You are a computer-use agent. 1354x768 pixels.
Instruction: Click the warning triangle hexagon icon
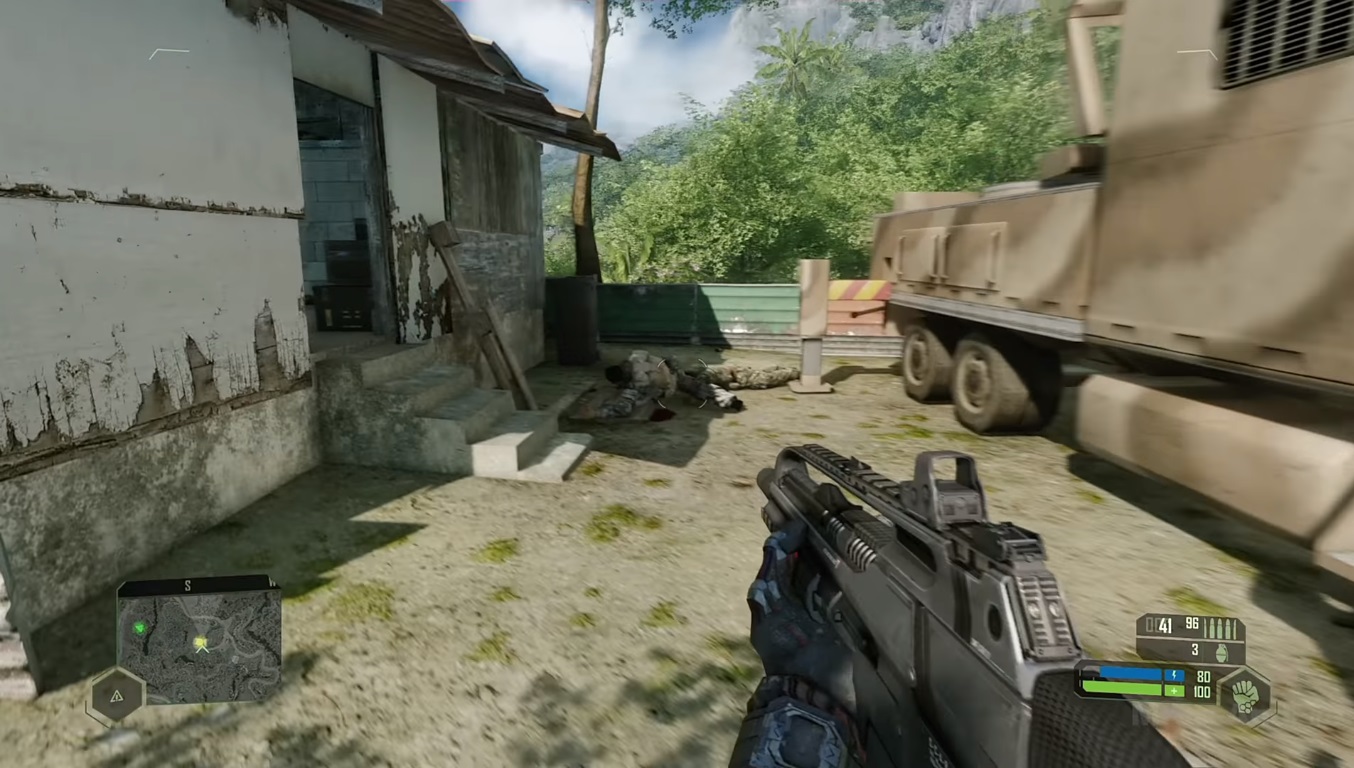[116, 696]
